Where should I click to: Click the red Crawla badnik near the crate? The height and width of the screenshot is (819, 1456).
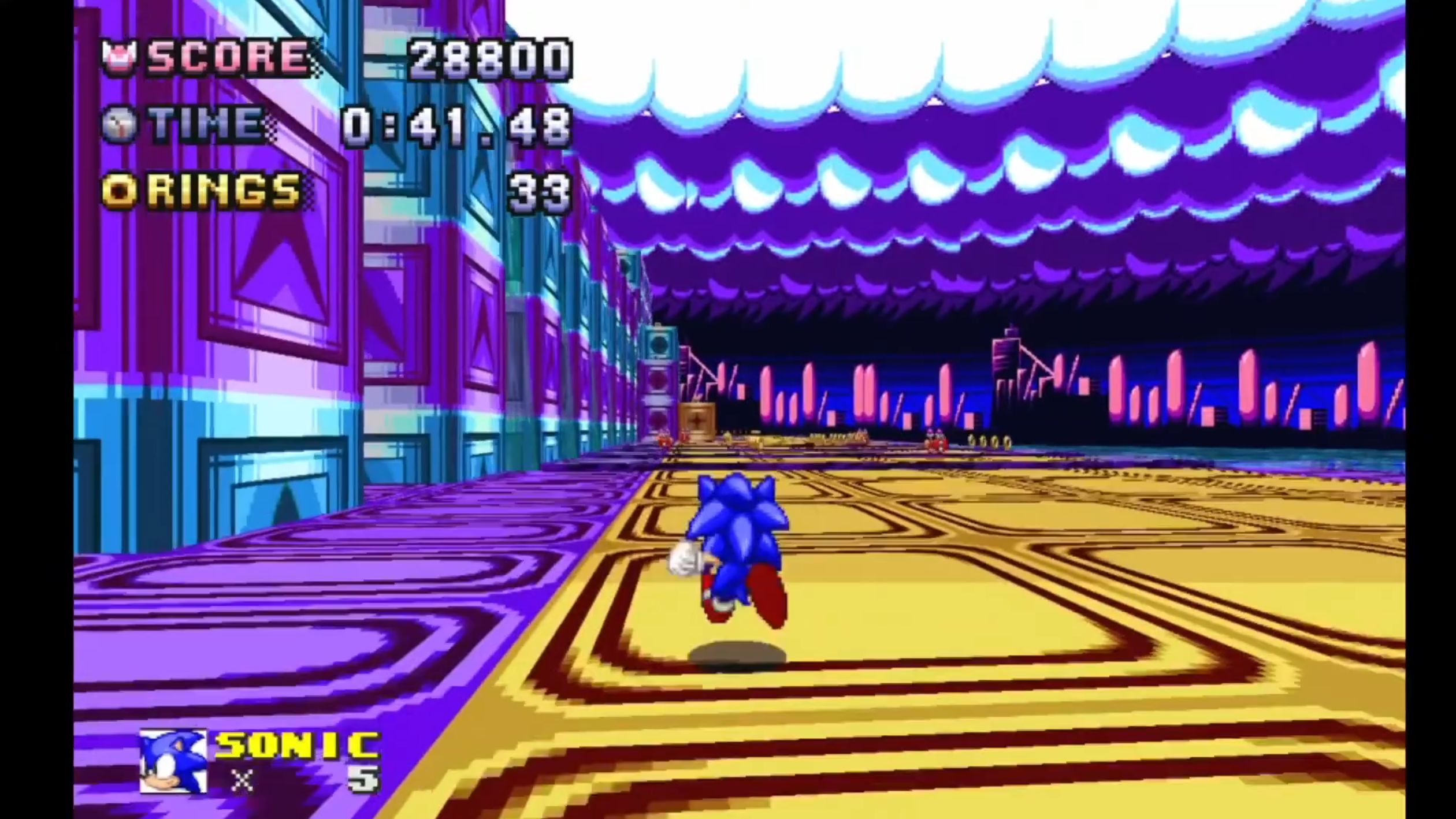coord(663,441)
